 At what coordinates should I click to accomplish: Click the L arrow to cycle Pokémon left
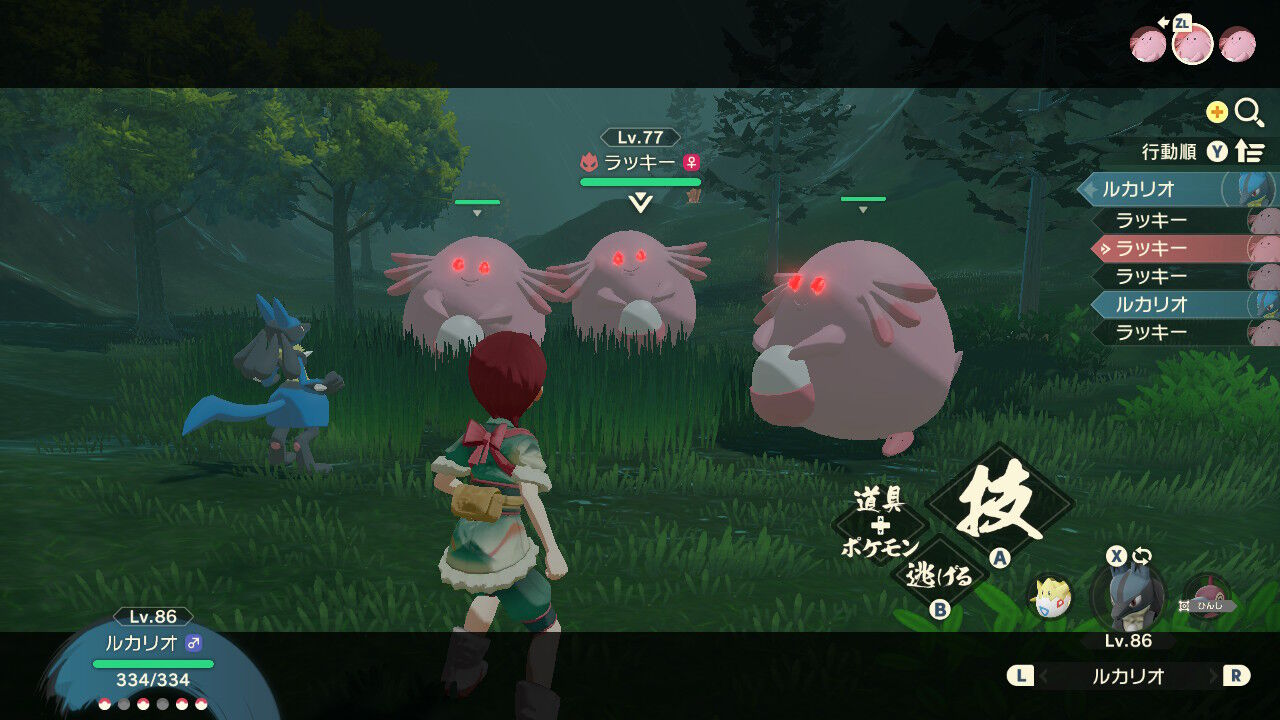coord(1021,676)
